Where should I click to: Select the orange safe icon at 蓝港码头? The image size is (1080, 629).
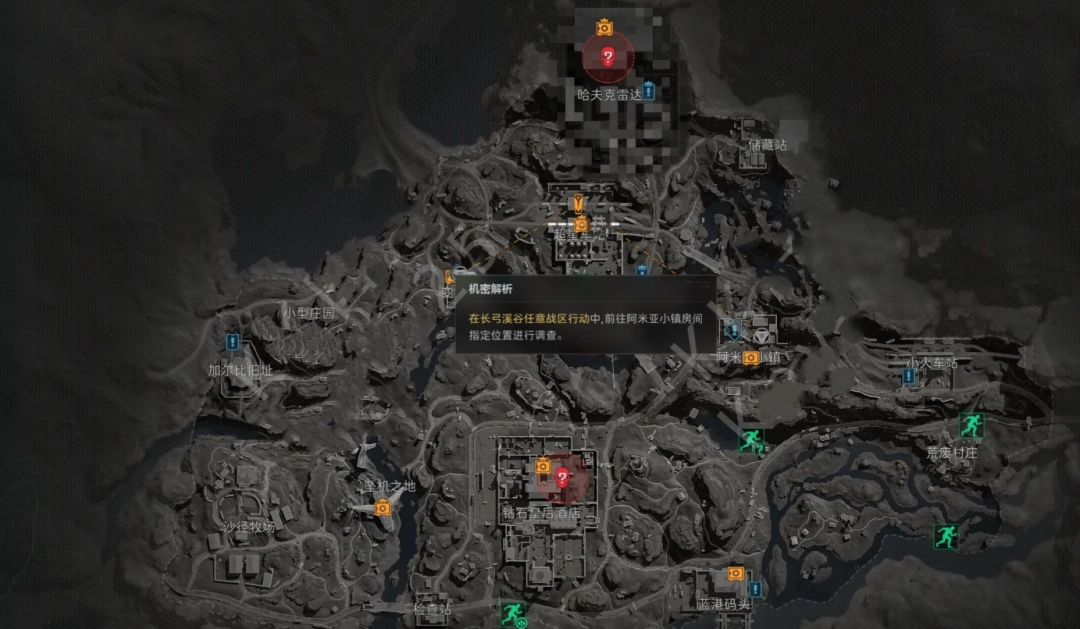coord(736,574)
